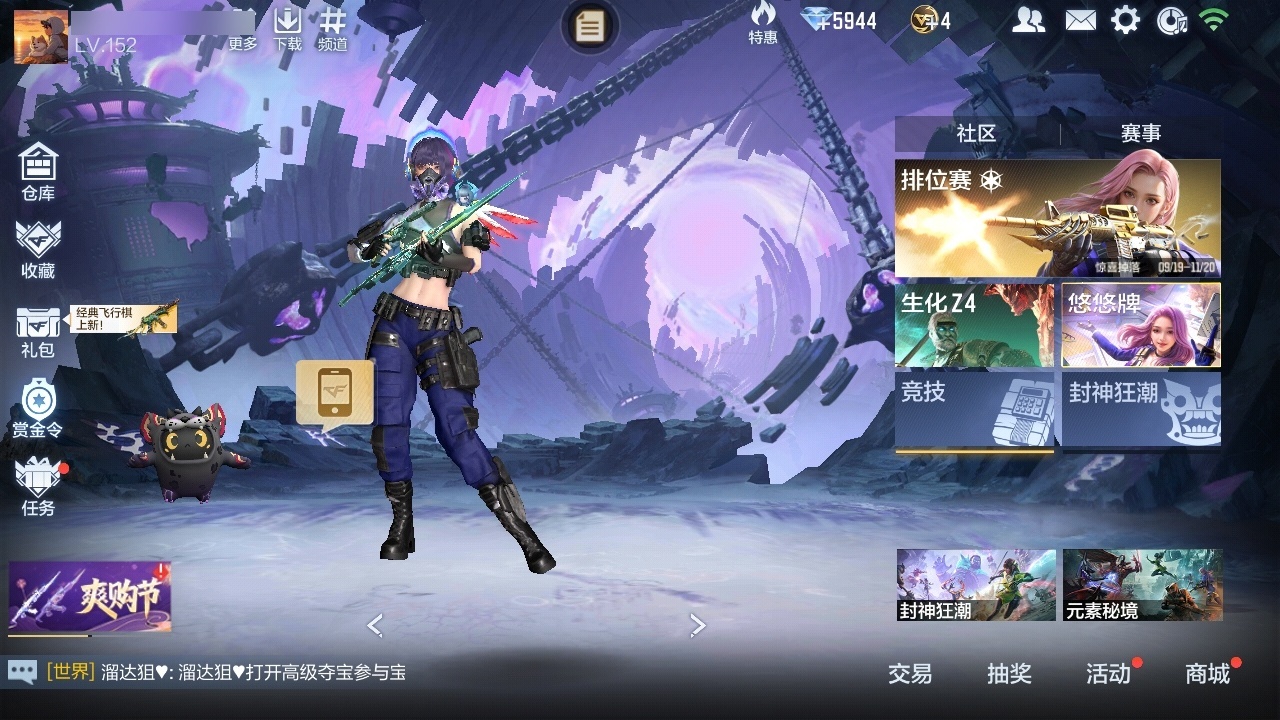Open the 礼包 gift pack menu
Viewport: 1280px width, 720px height.
click(38, 331)
